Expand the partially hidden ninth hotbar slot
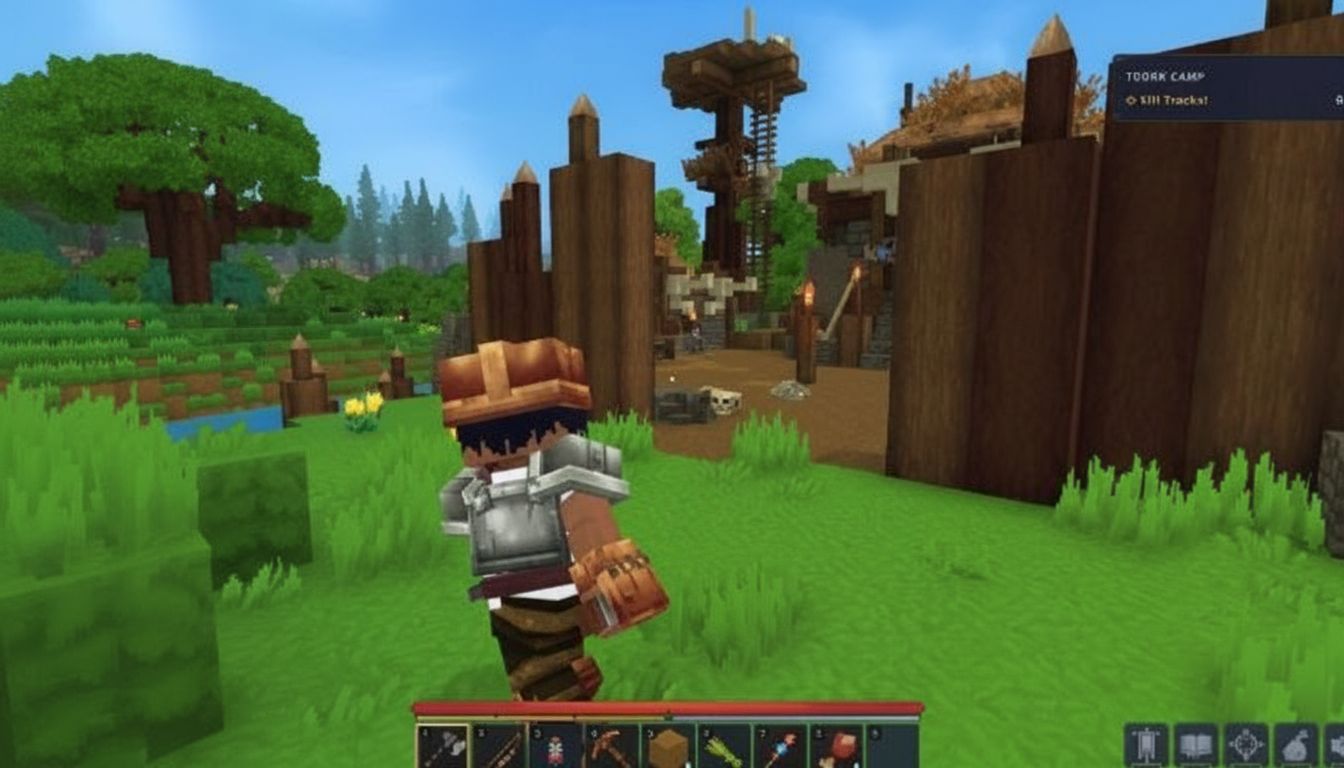 [890, 747]
